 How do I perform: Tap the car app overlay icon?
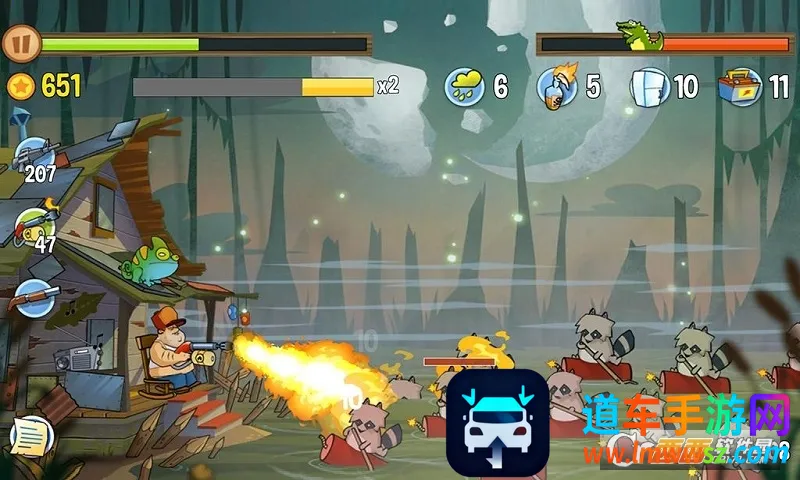[x=497, y=423]
